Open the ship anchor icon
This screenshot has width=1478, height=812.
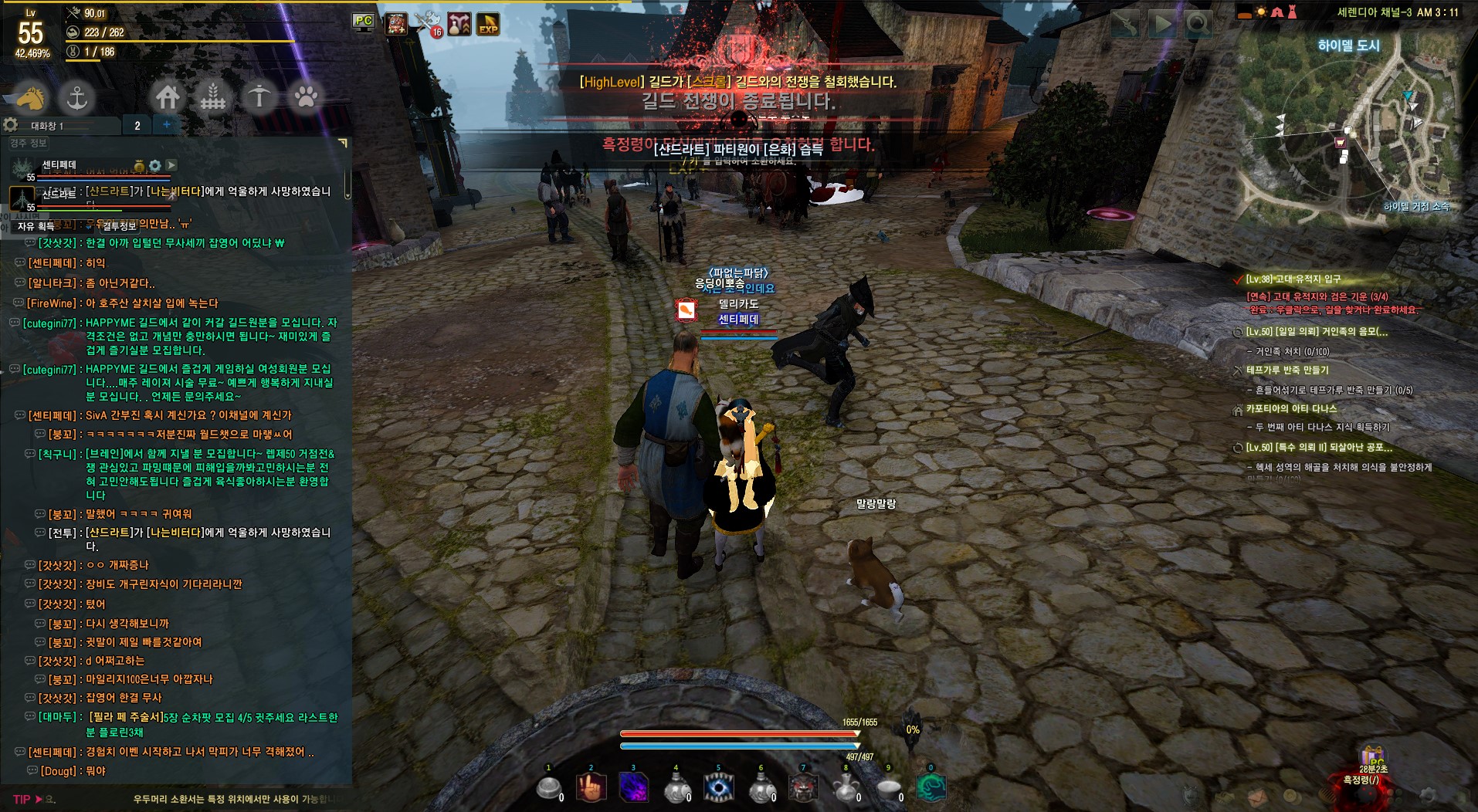pos(76,98)
